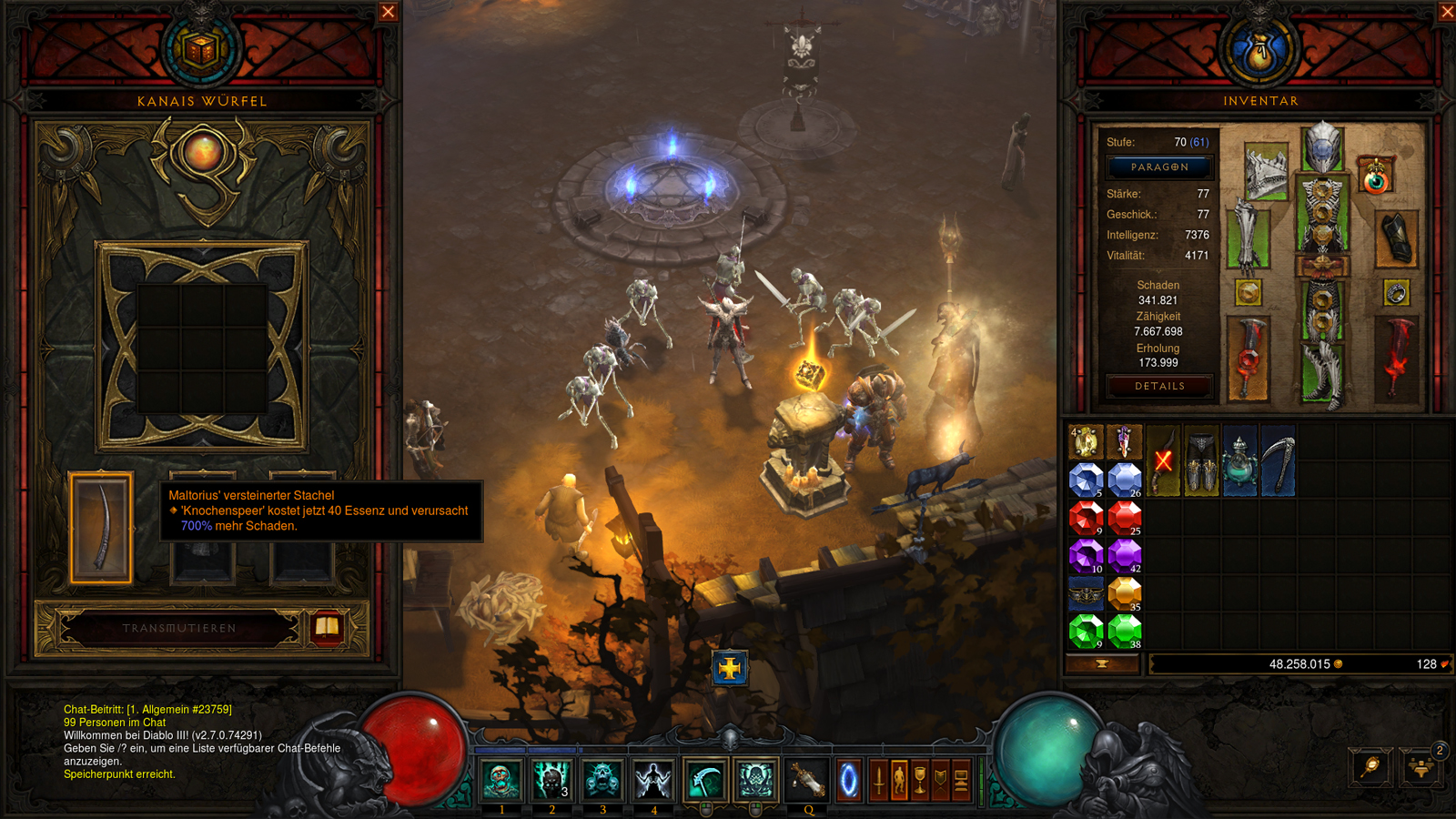Show character stat Details
This screenshot has height=819, width=1456.
(1159, 386)
